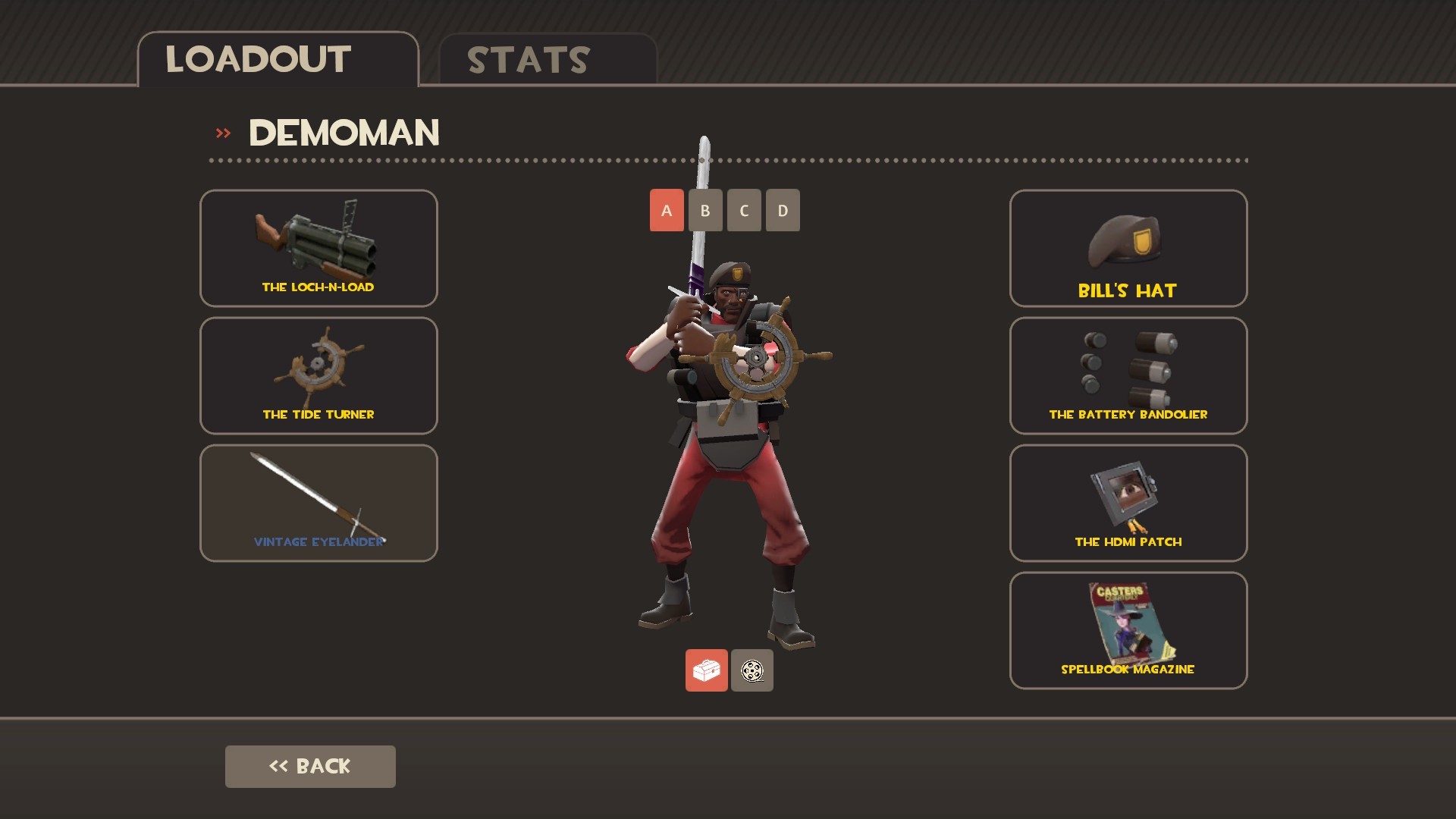Switch to loadout preset B
The width and height of the screenshot is (1456, 819).
pos(704,210)
